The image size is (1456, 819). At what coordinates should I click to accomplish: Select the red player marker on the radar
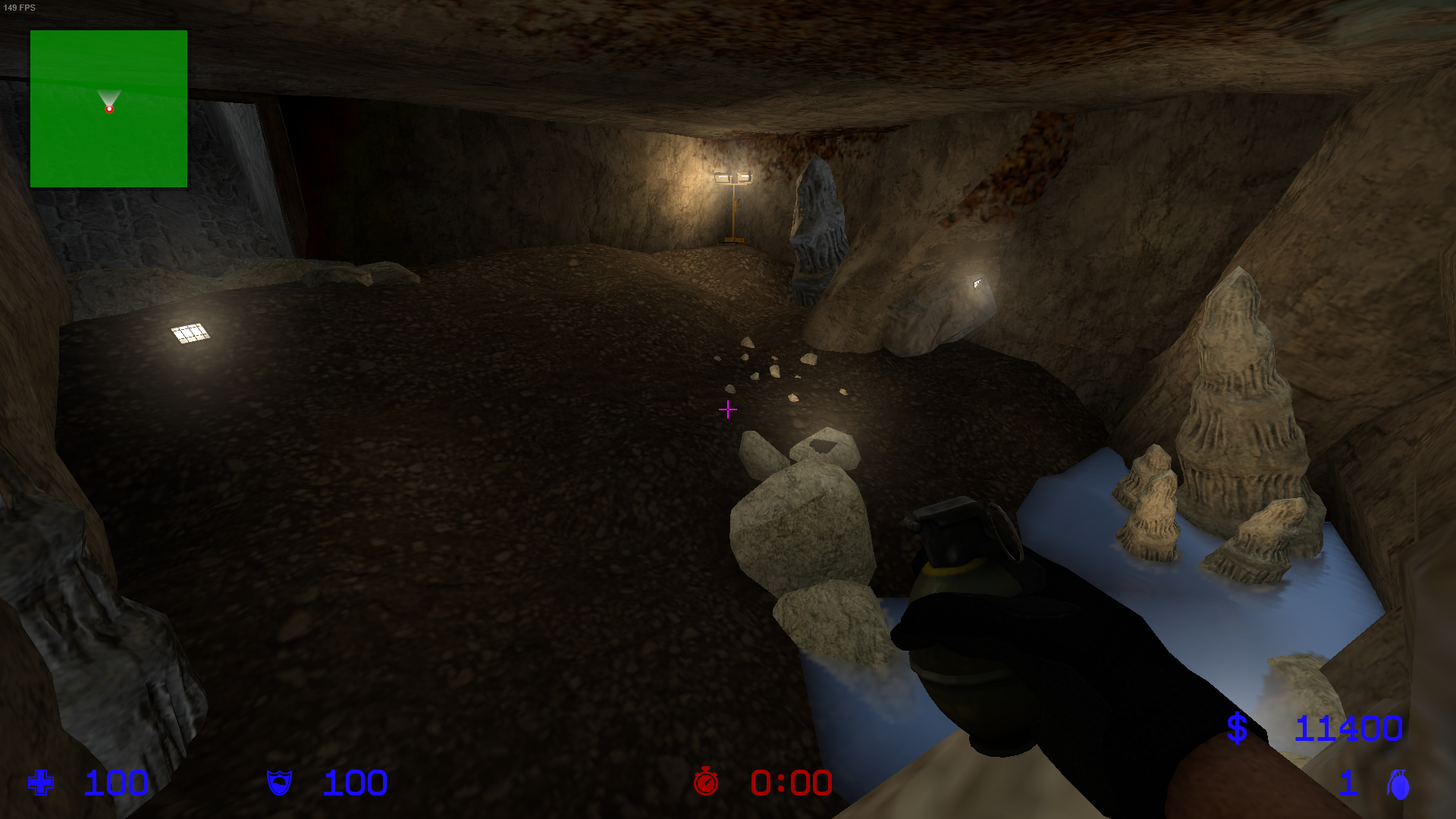109,109
